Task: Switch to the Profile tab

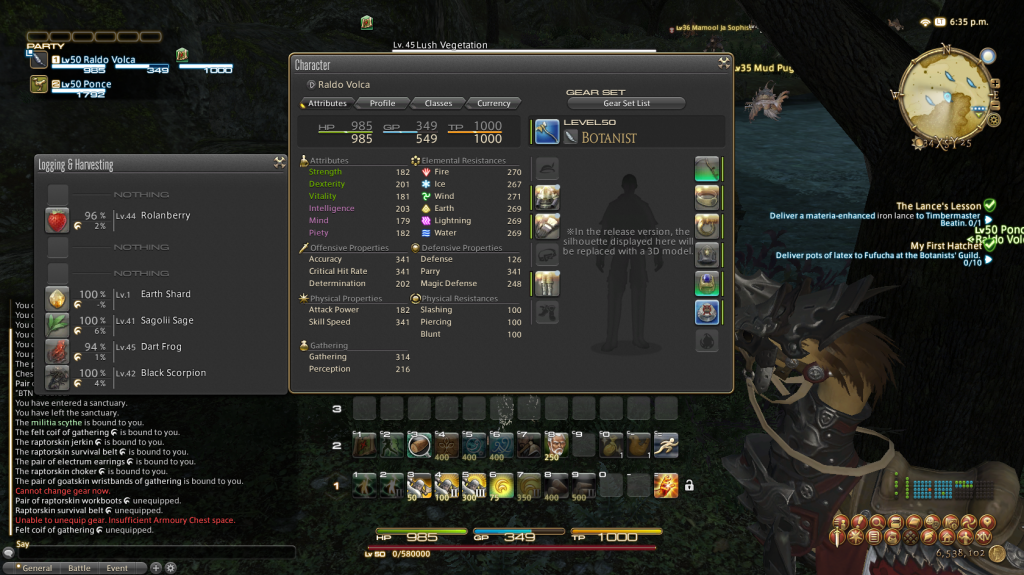Action: 382,103
